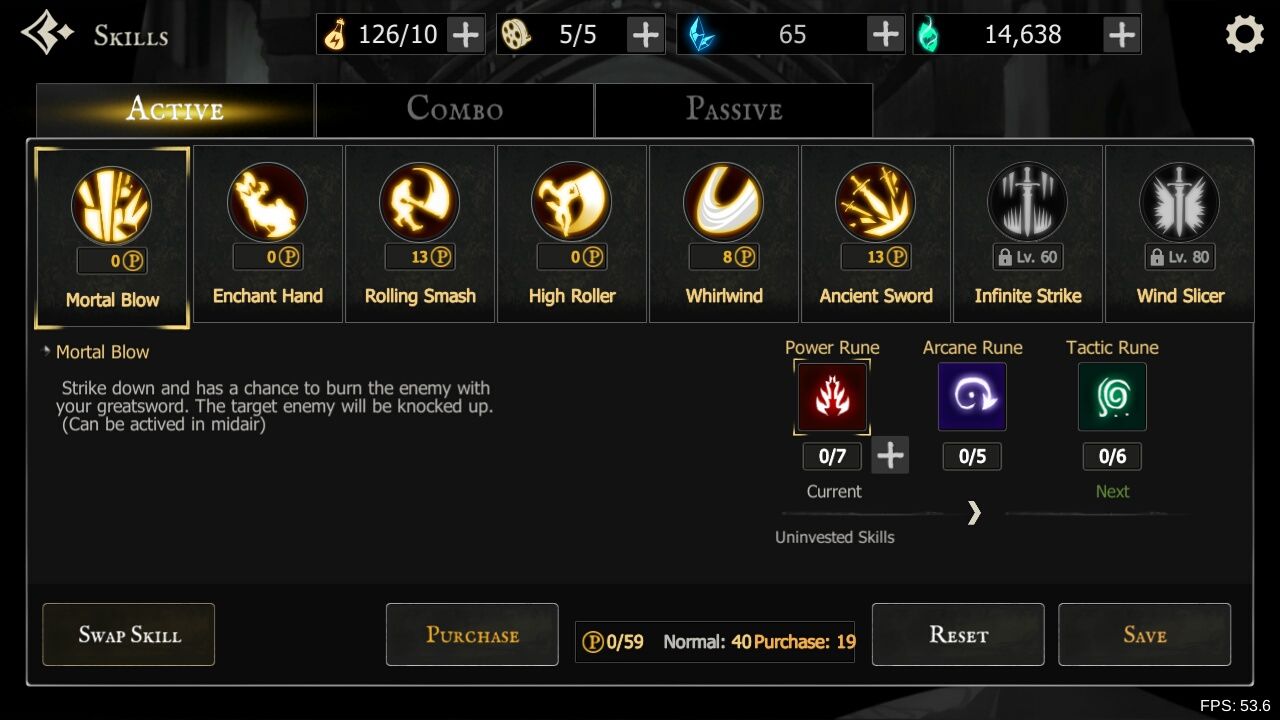This screenshot has height=720, width=1280.
Task: Save the skill configuration
Action: click(x=1144, y=634)
